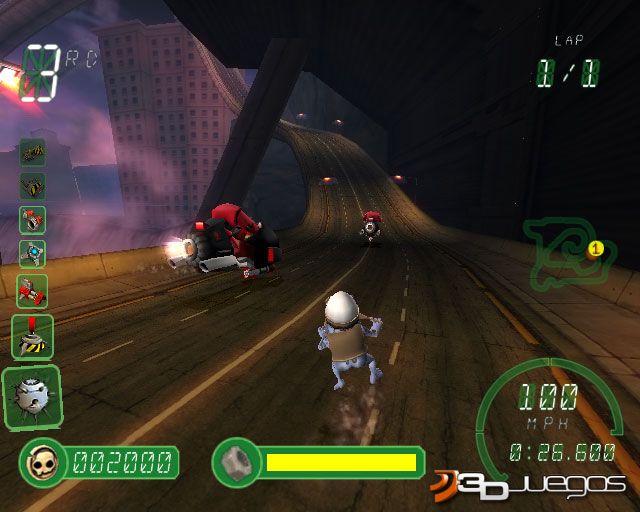Choose the red plunger detonator icon
Viewport: 640px width, 512px height.
point(32,337)
